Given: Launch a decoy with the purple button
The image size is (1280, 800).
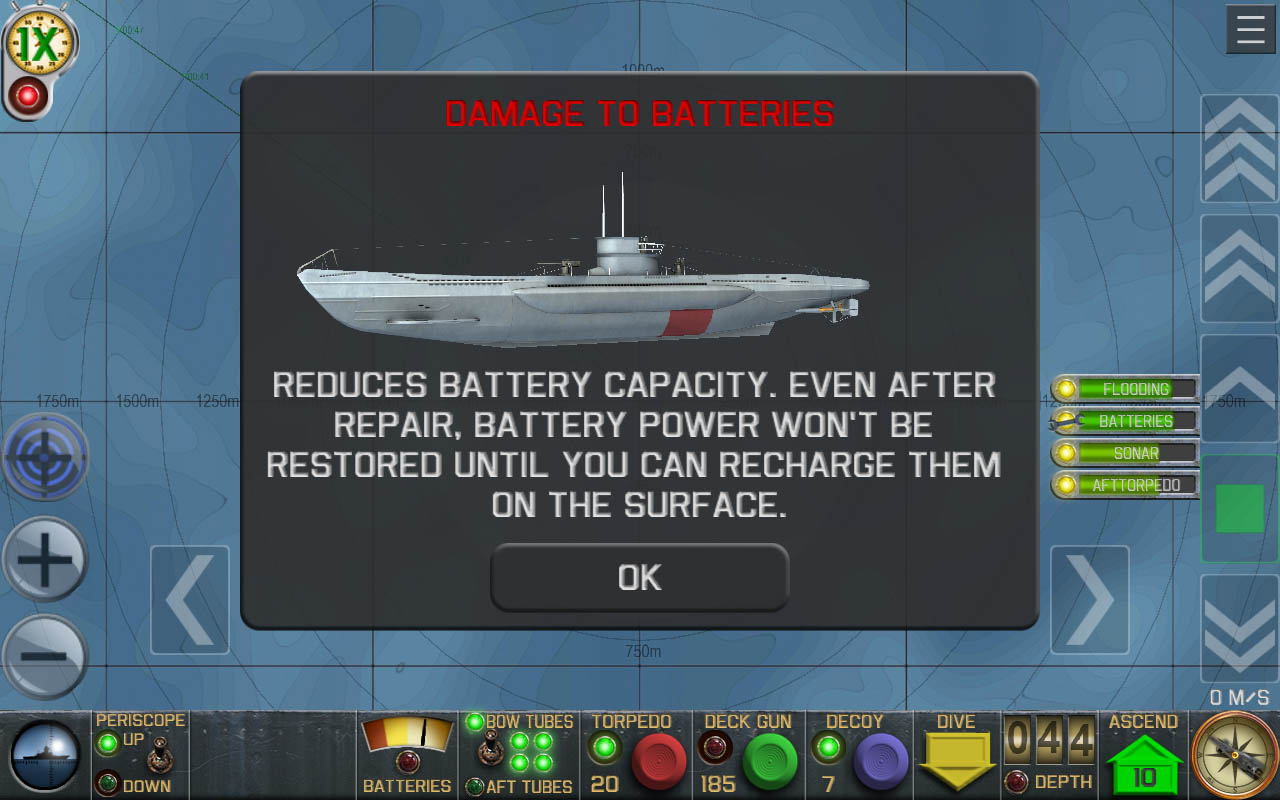Looking at the screenshot, I should pyautogui.click(x=881, y=762).
